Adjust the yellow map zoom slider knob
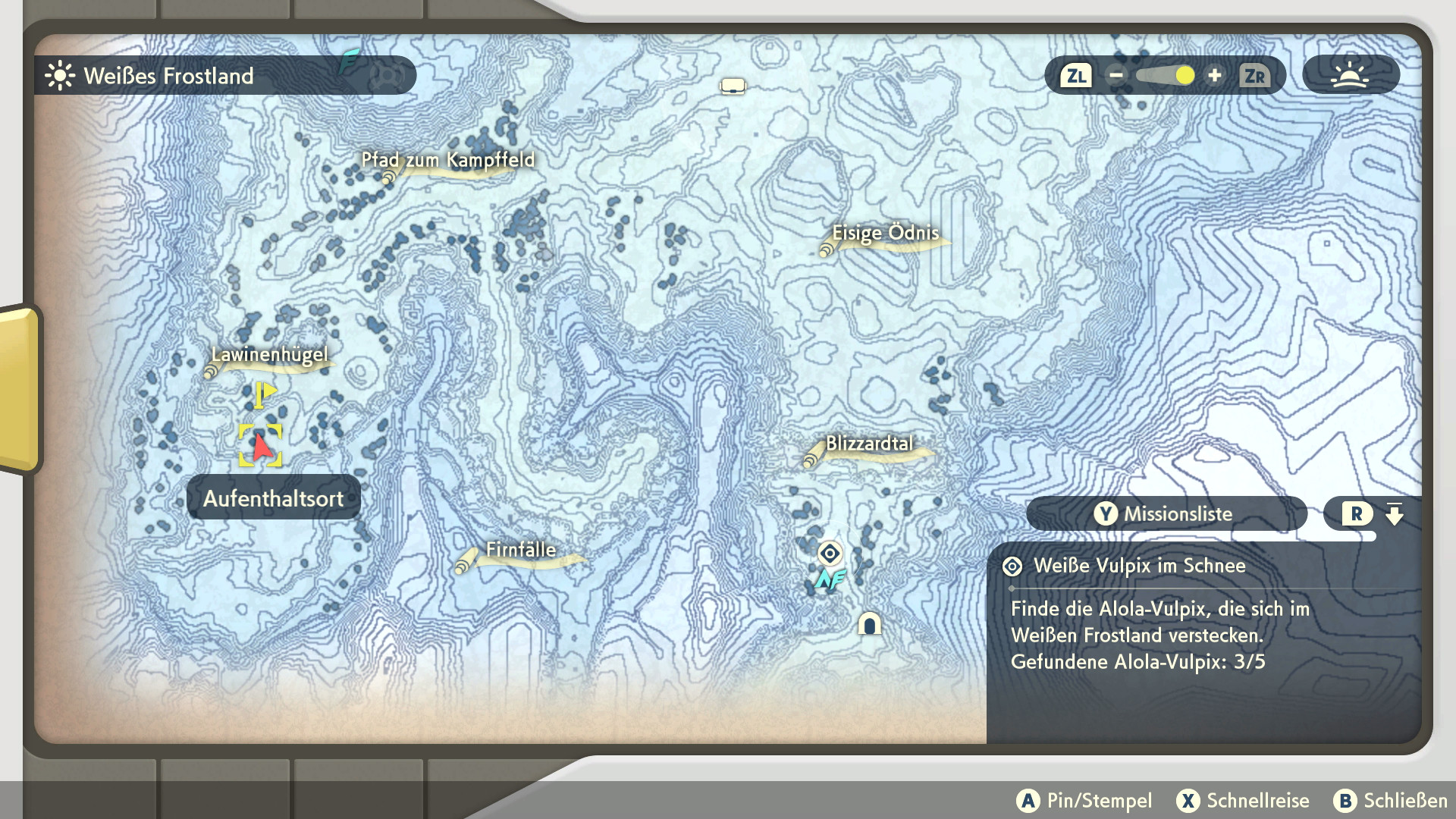Viewport: 1456px width, 819px height. coord(1185,76)
